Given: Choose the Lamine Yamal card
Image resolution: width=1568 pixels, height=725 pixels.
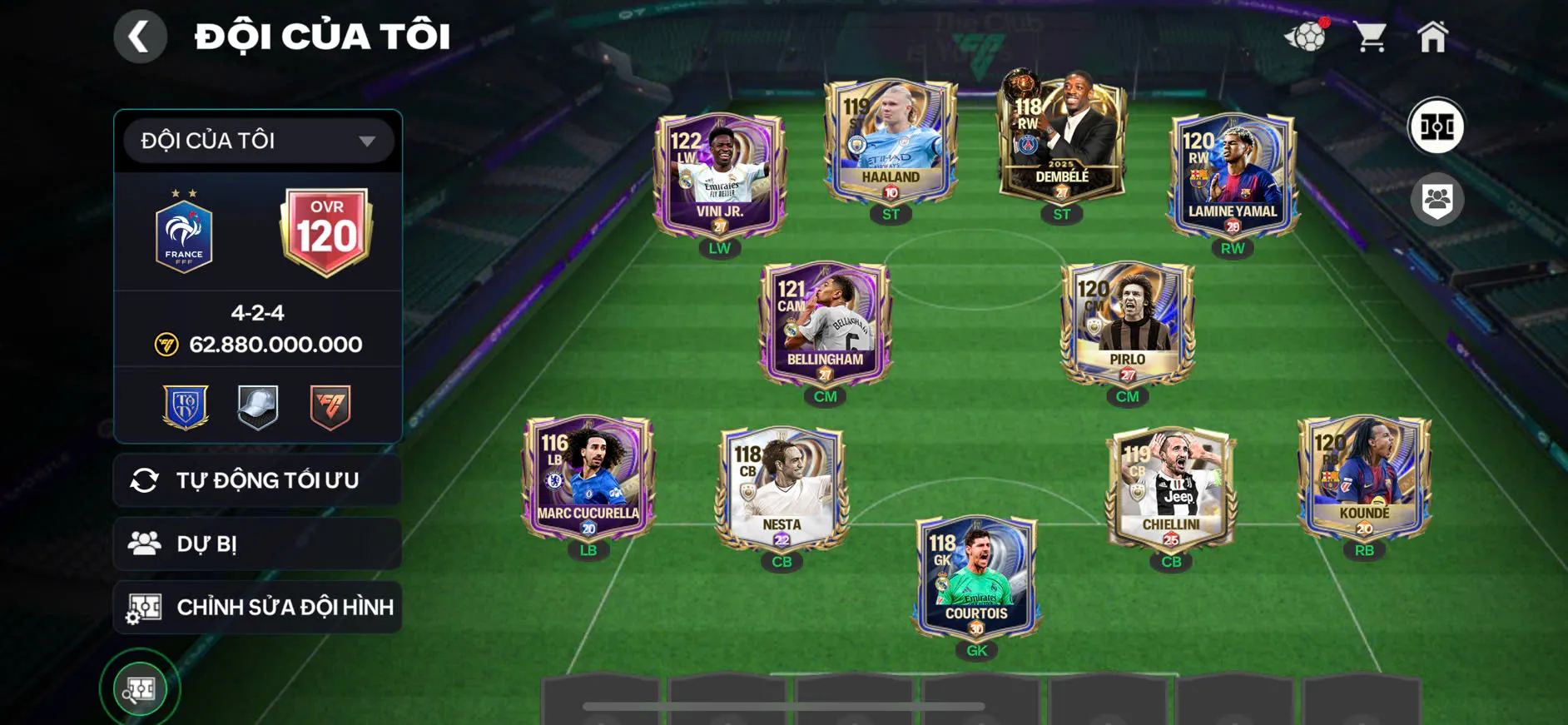Looking at the screenshot, I should pos(1233,175).
